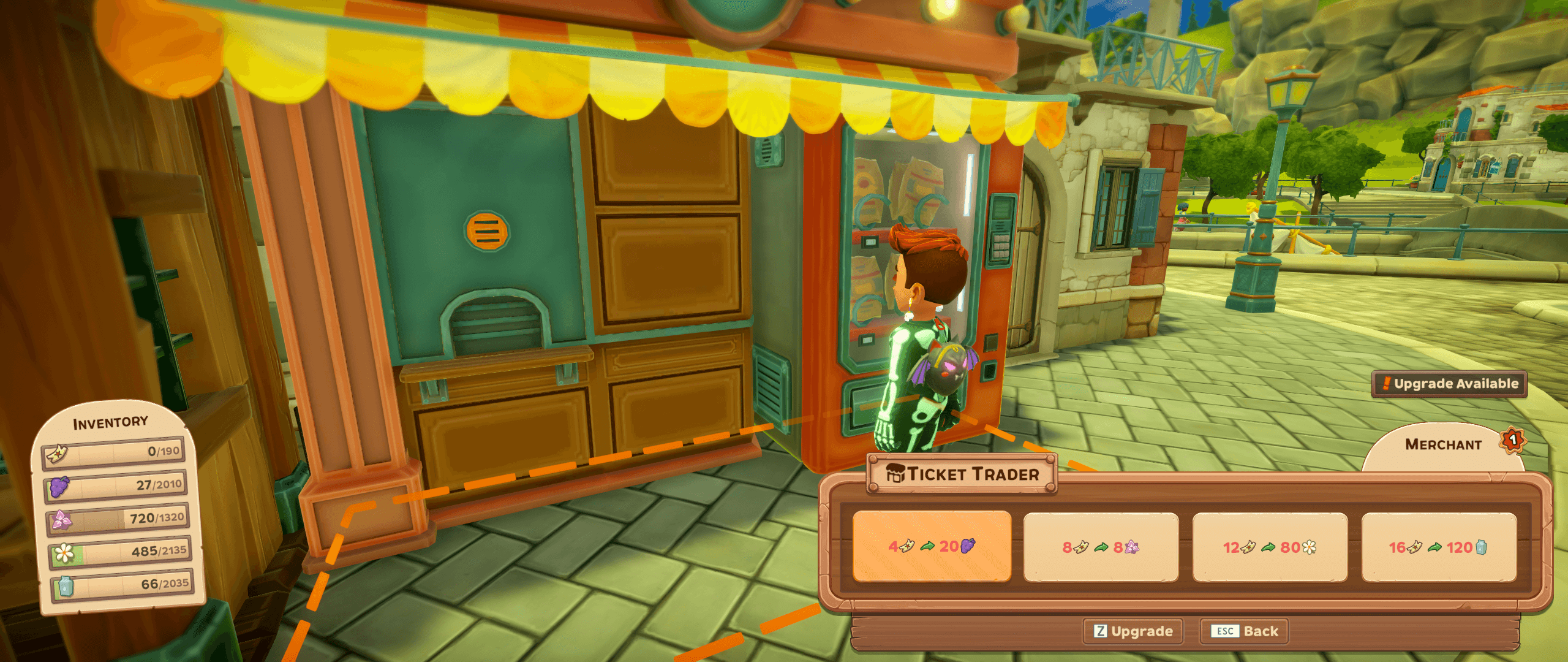The width and height of the screenshot is (1568, 662).
Task: Select the 4 tickets for 20 grapes trade
Action: click(932, 546)
